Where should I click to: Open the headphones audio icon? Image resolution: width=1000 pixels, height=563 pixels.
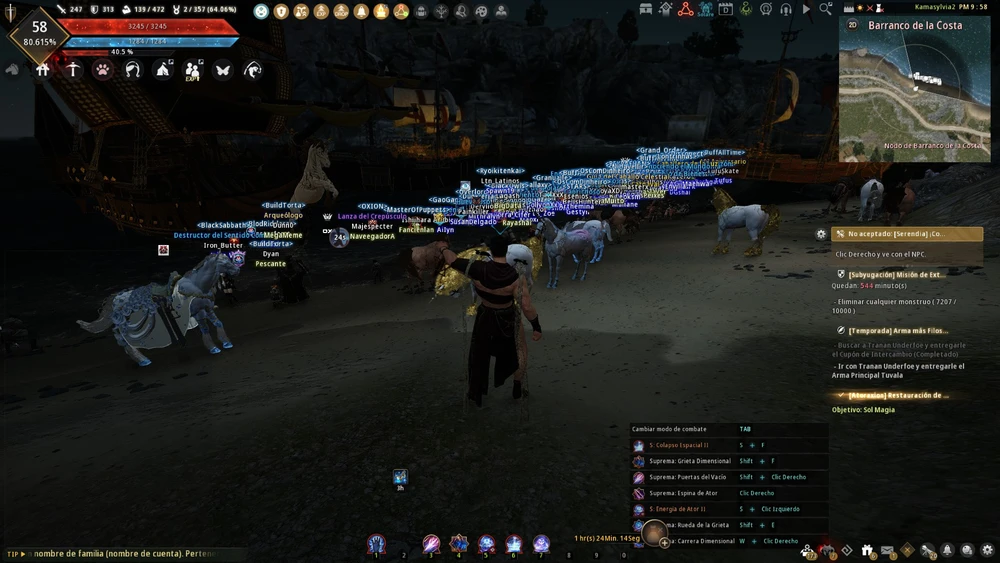tap(785, 9)
